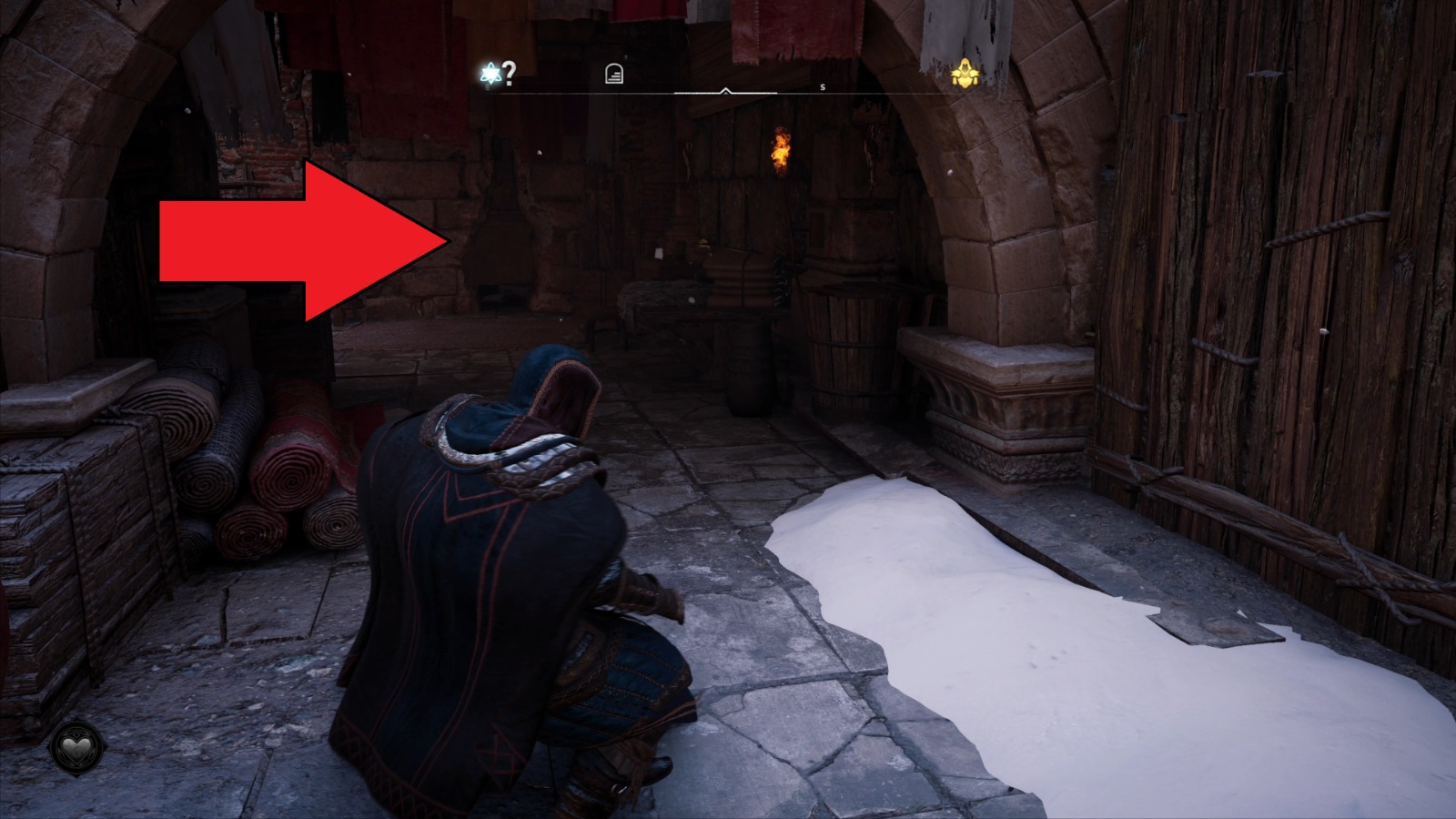1456x819 pixels.
Task: Select the 'S' south direction marker on compass
Action: coord(822,86)
